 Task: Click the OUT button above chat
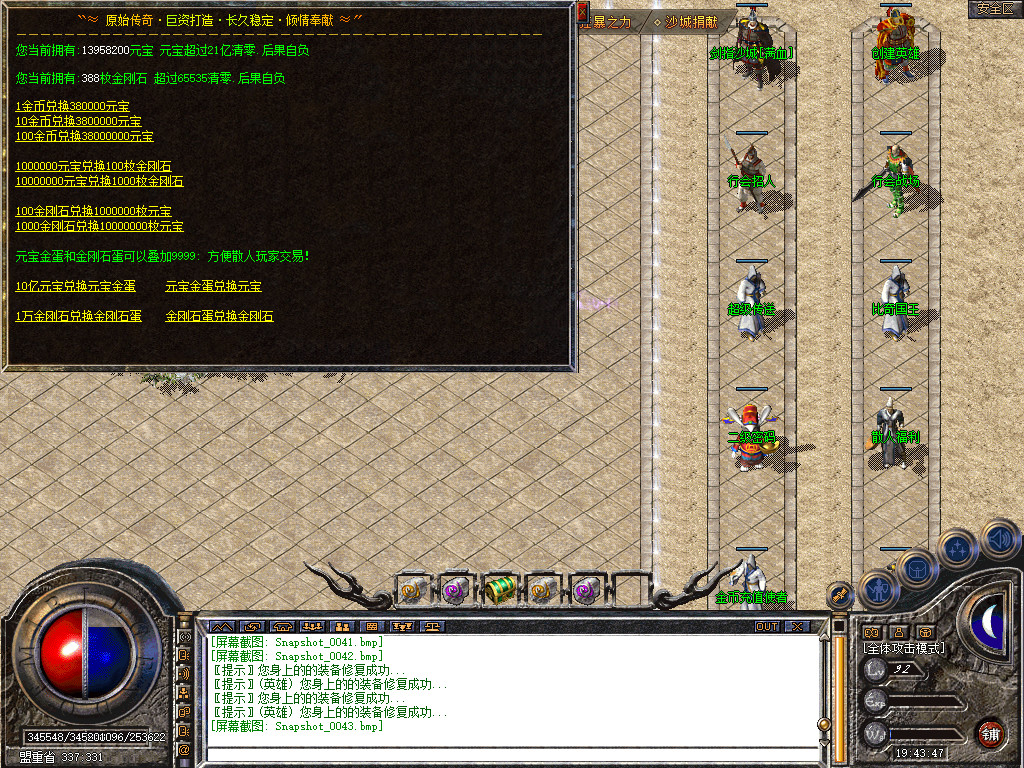coord(766,627)
